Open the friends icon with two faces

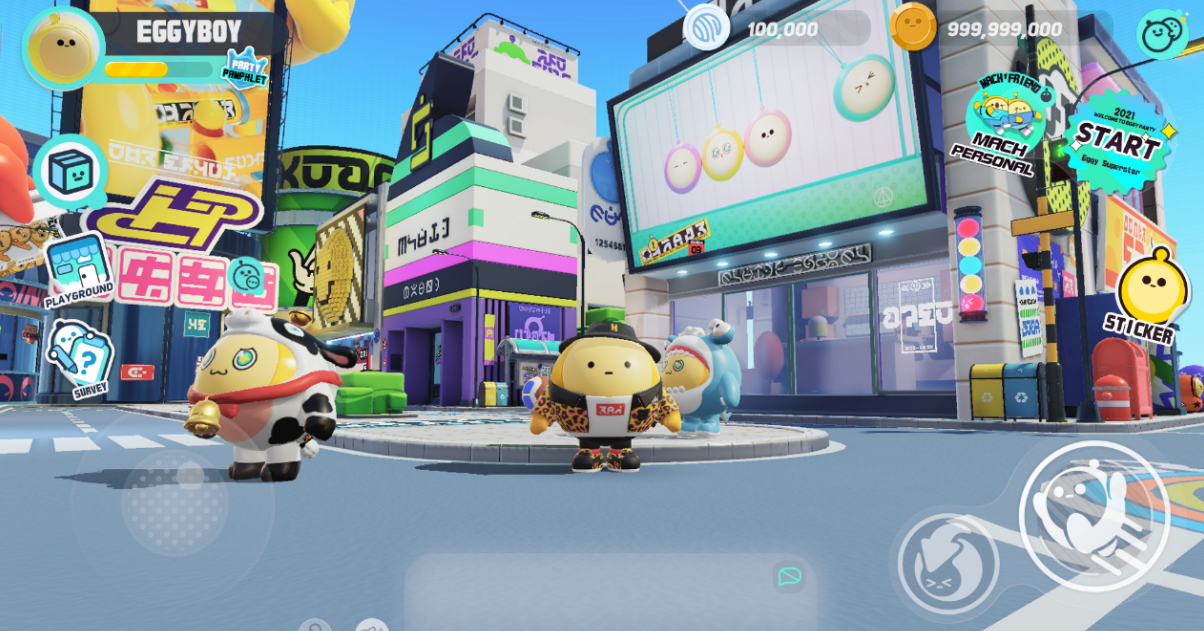point(1161,34)
